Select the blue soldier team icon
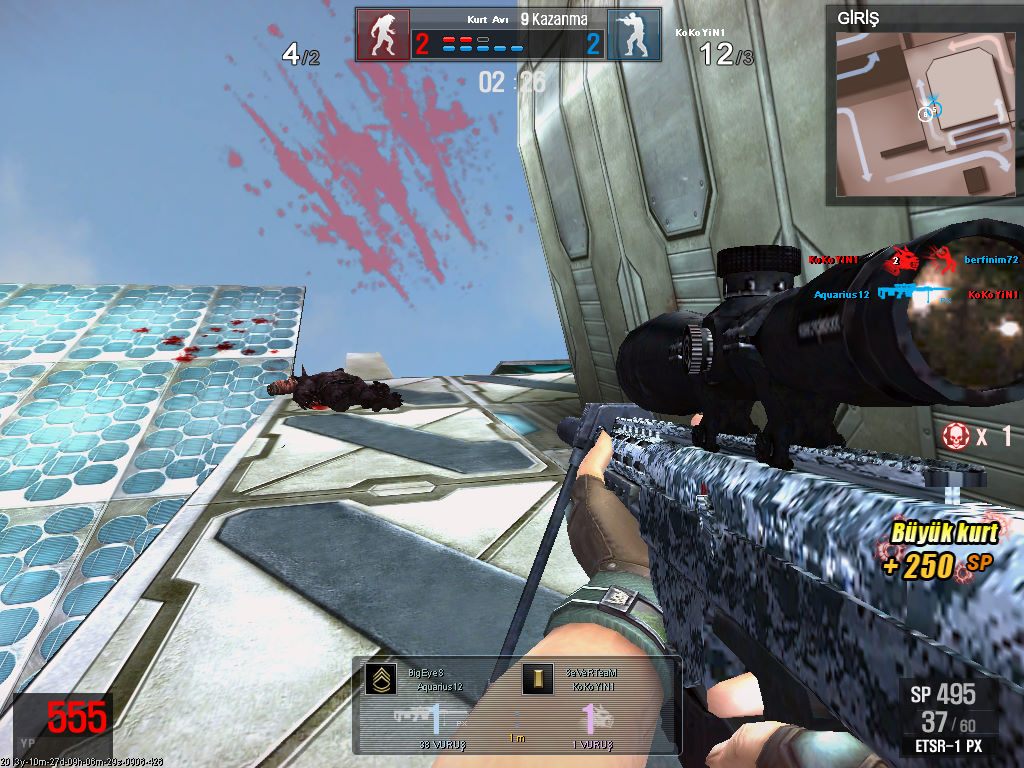 pyautogui.click(x=634, y=35)
